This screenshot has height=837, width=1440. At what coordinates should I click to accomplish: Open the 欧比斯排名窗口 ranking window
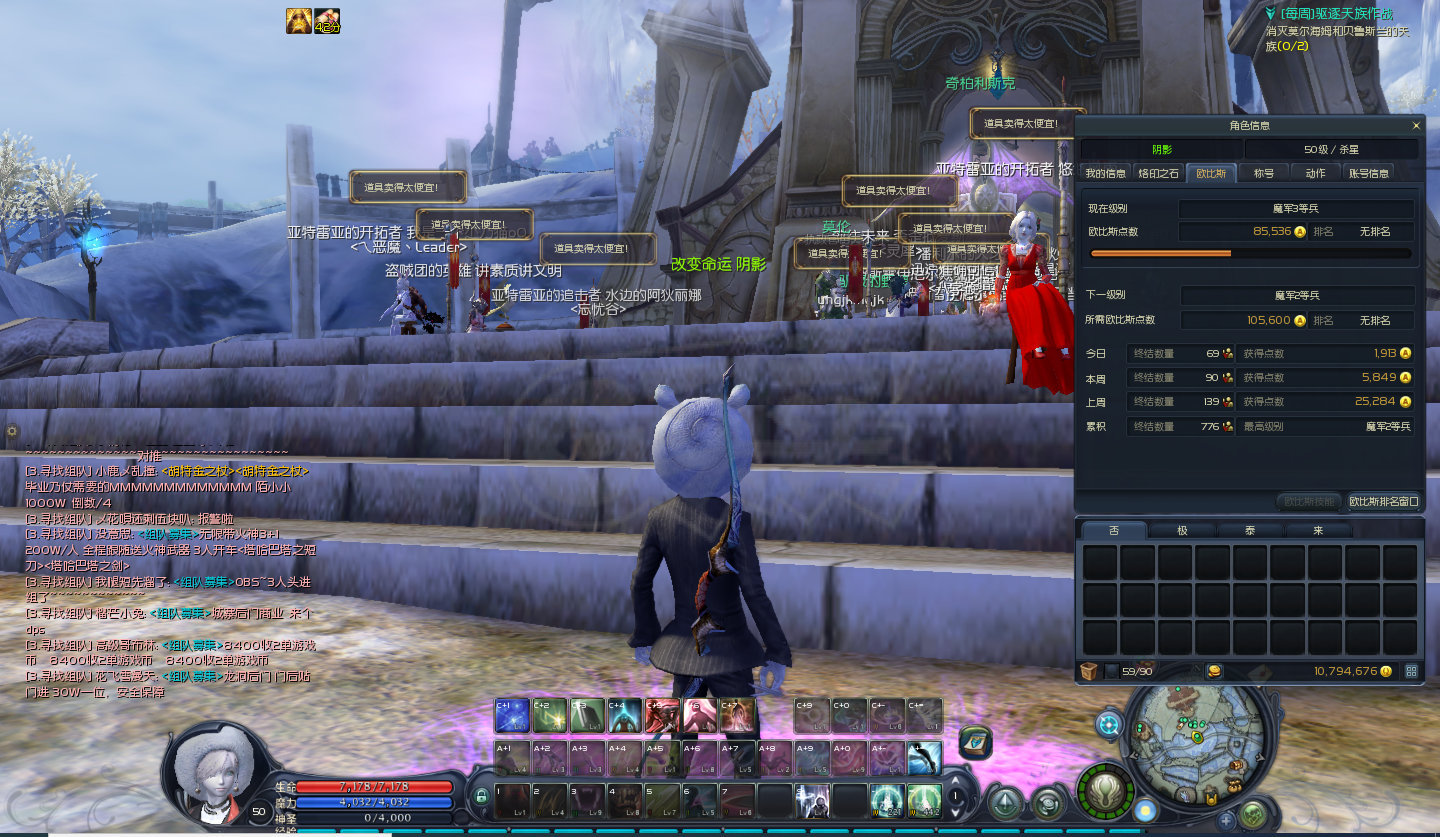click(x=1383, y=501)
